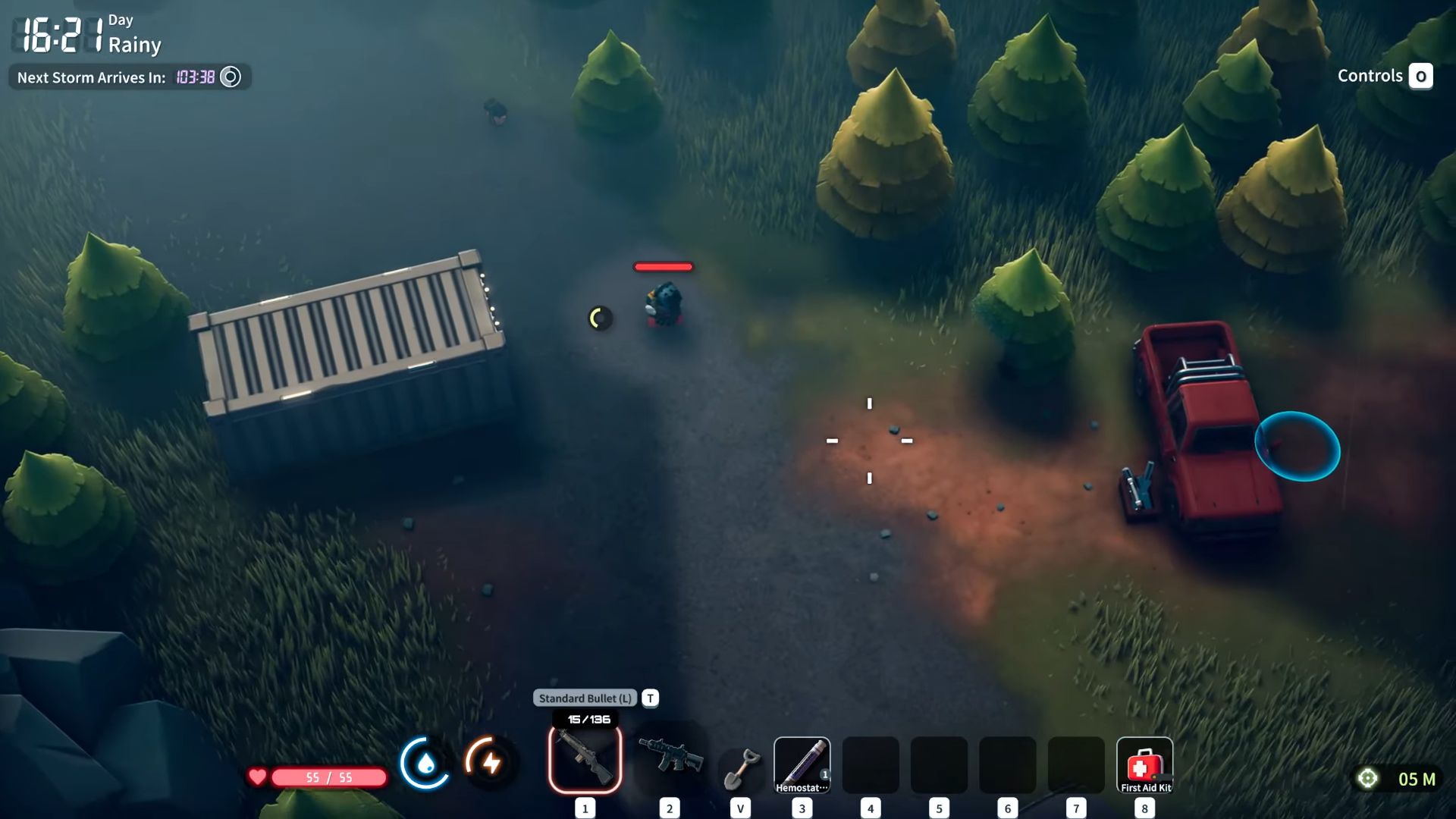Image resolution: width=1456 pixels, height=819 pixels.
Task: Open the Controls panel via the O button
Action: pyautogui.click(x=1422, y=76)
